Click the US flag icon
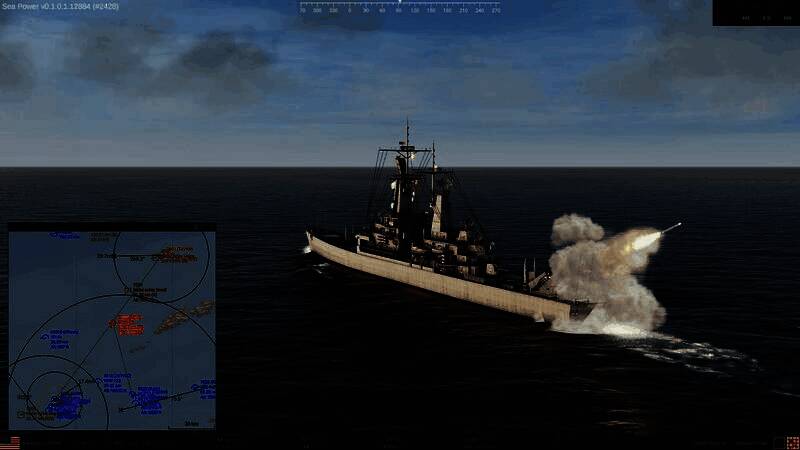Viewport: 800px width, 450px height. pyautogui.click(x=10, y=442)
